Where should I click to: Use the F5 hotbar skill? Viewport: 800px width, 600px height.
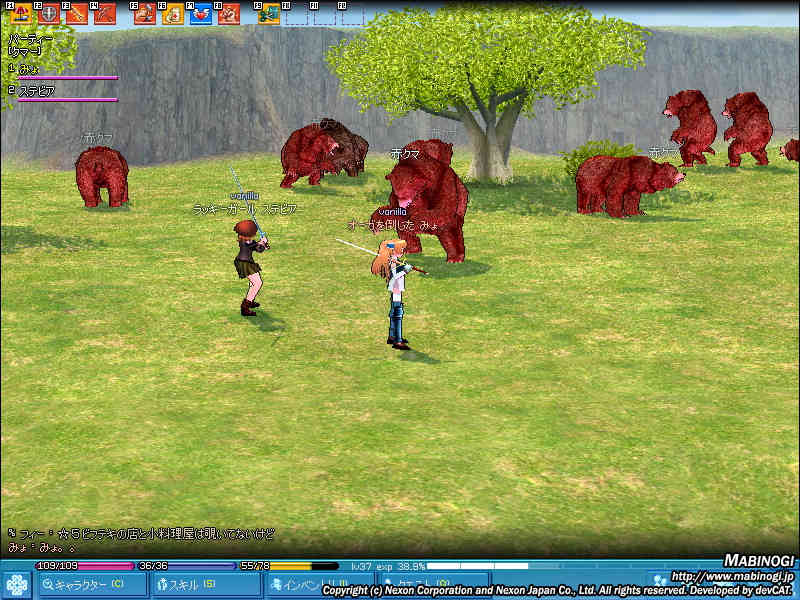pyautogui.click(x=145, y=14)
